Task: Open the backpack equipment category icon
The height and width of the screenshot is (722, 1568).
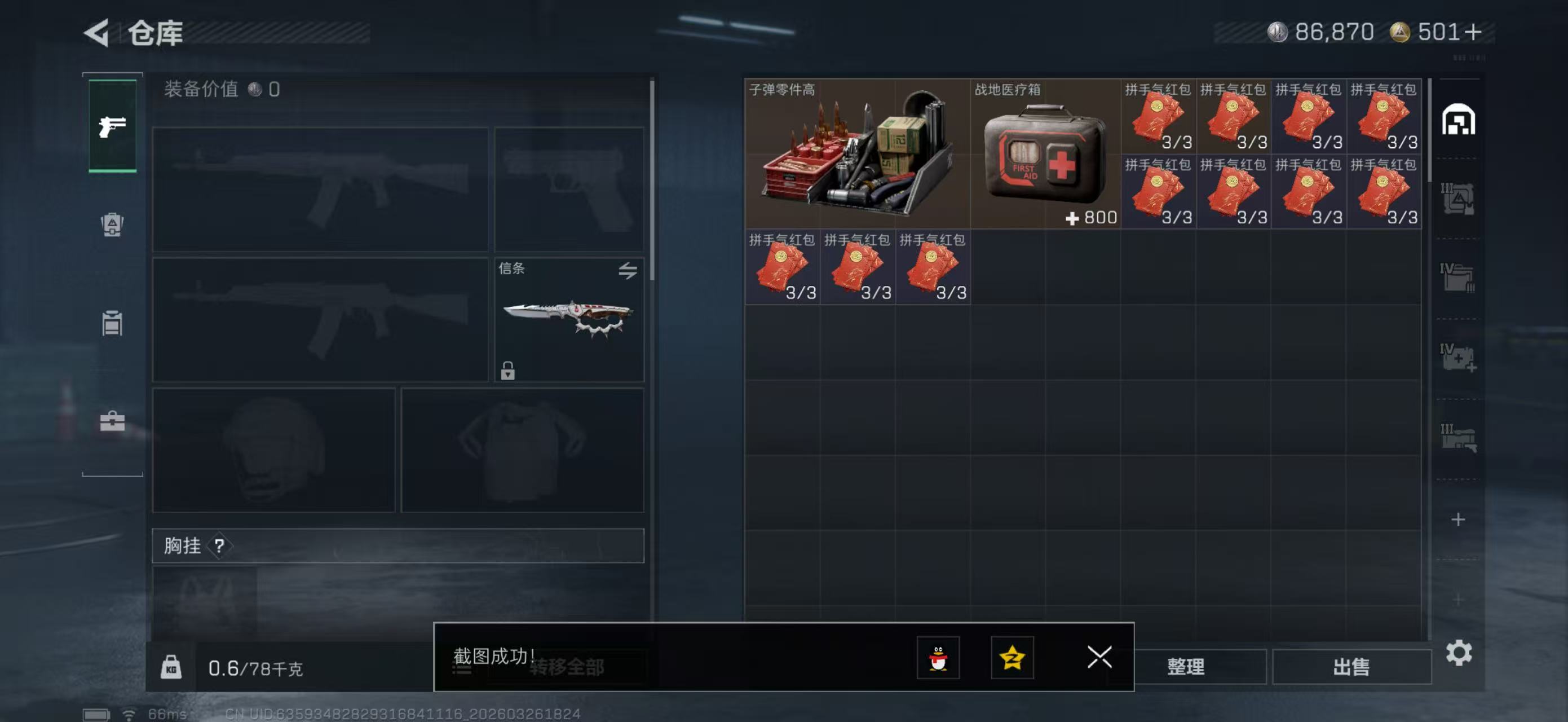Action: [x=112, y=226]
